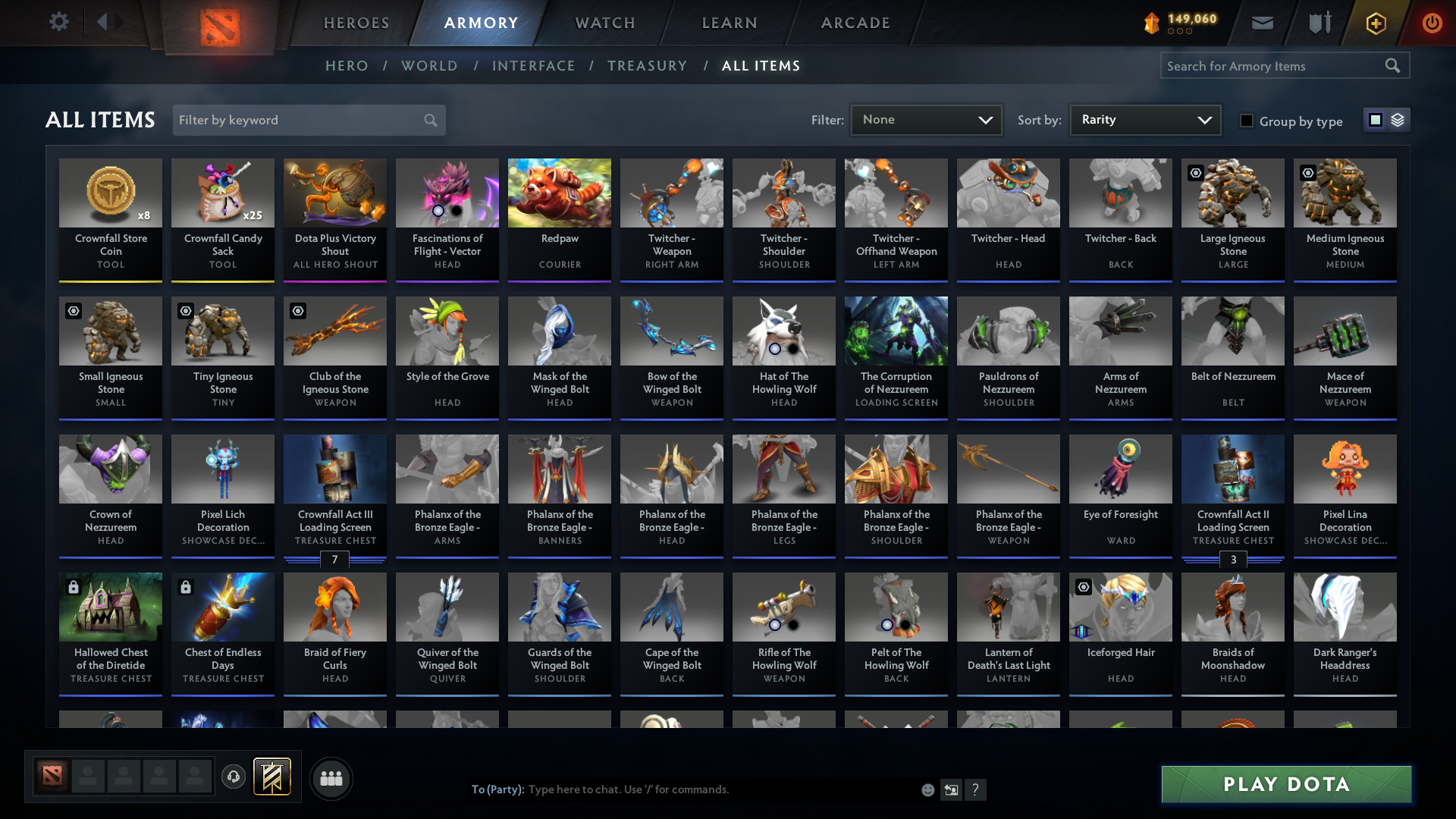Click the headset voice chat icon
Viewport: 1456px width, 819px height.
point(234,778)
